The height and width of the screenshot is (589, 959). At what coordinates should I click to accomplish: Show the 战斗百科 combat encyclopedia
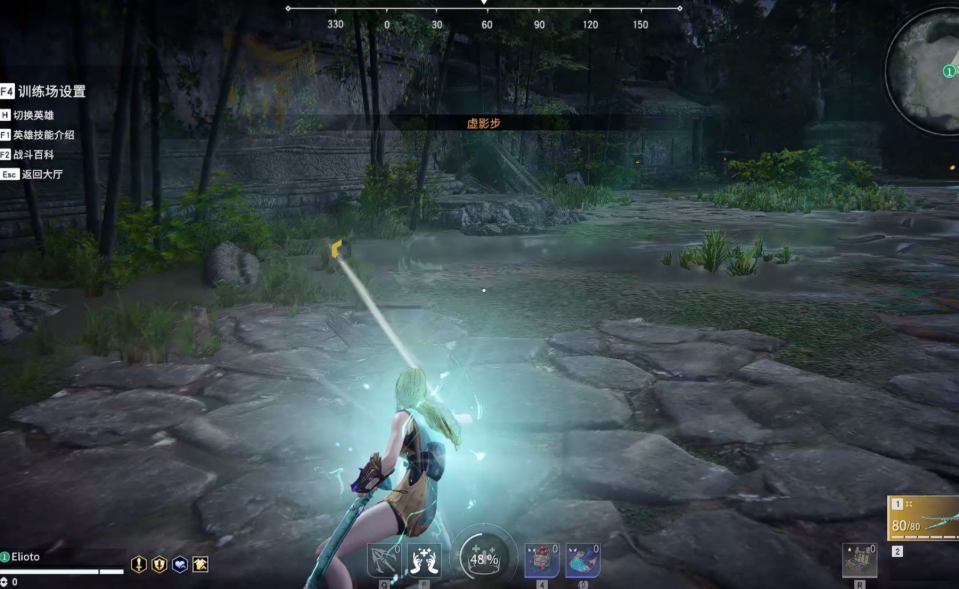click(x=34, y=155)
